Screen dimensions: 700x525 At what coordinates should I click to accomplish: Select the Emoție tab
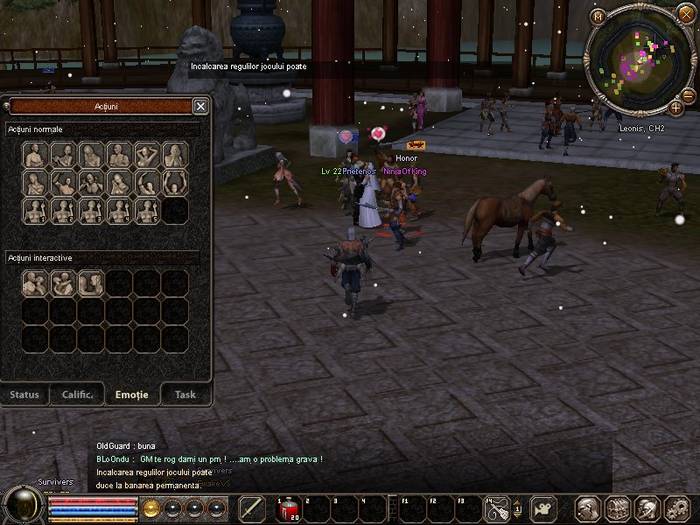click(131, 394)
